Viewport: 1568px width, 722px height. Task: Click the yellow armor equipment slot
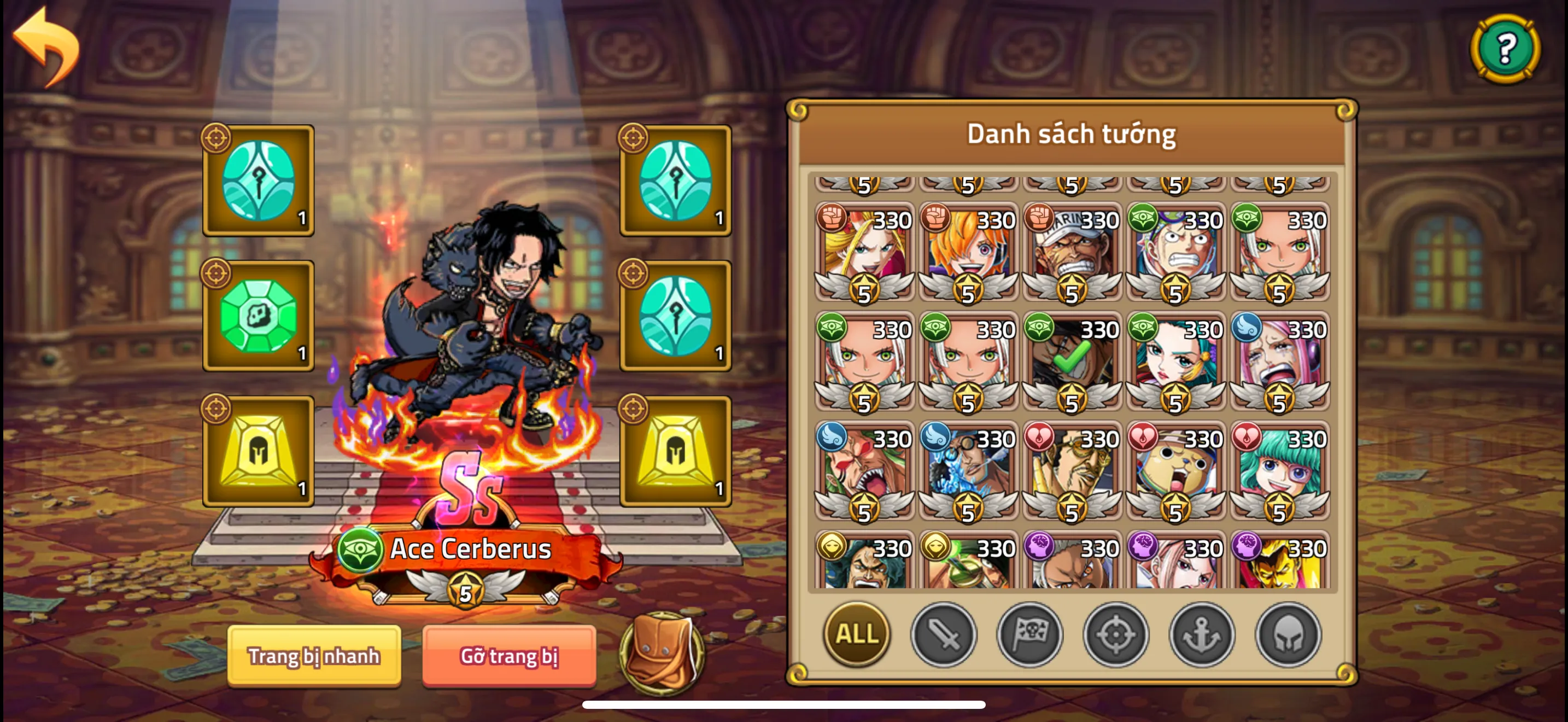(x=259, y=451)
